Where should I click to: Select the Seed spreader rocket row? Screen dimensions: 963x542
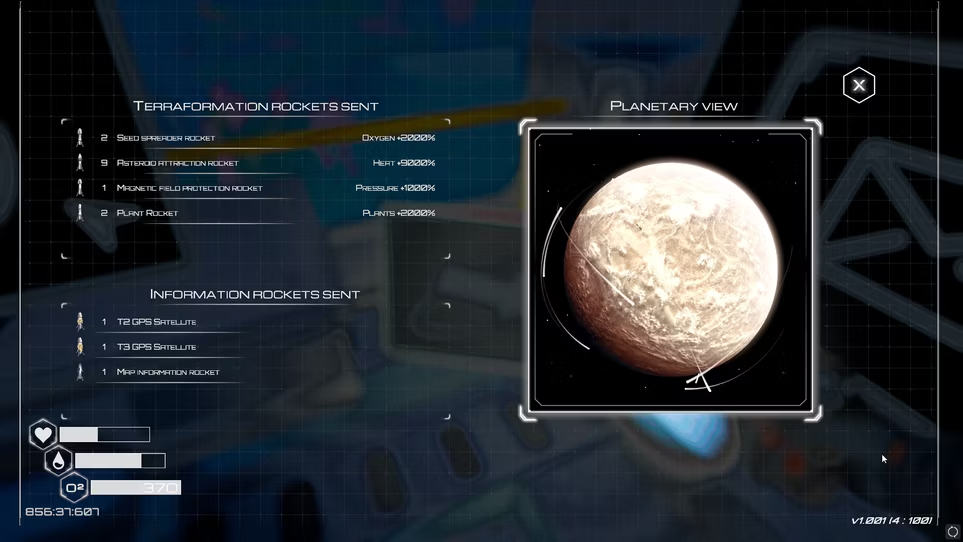(x=166, y=138)
